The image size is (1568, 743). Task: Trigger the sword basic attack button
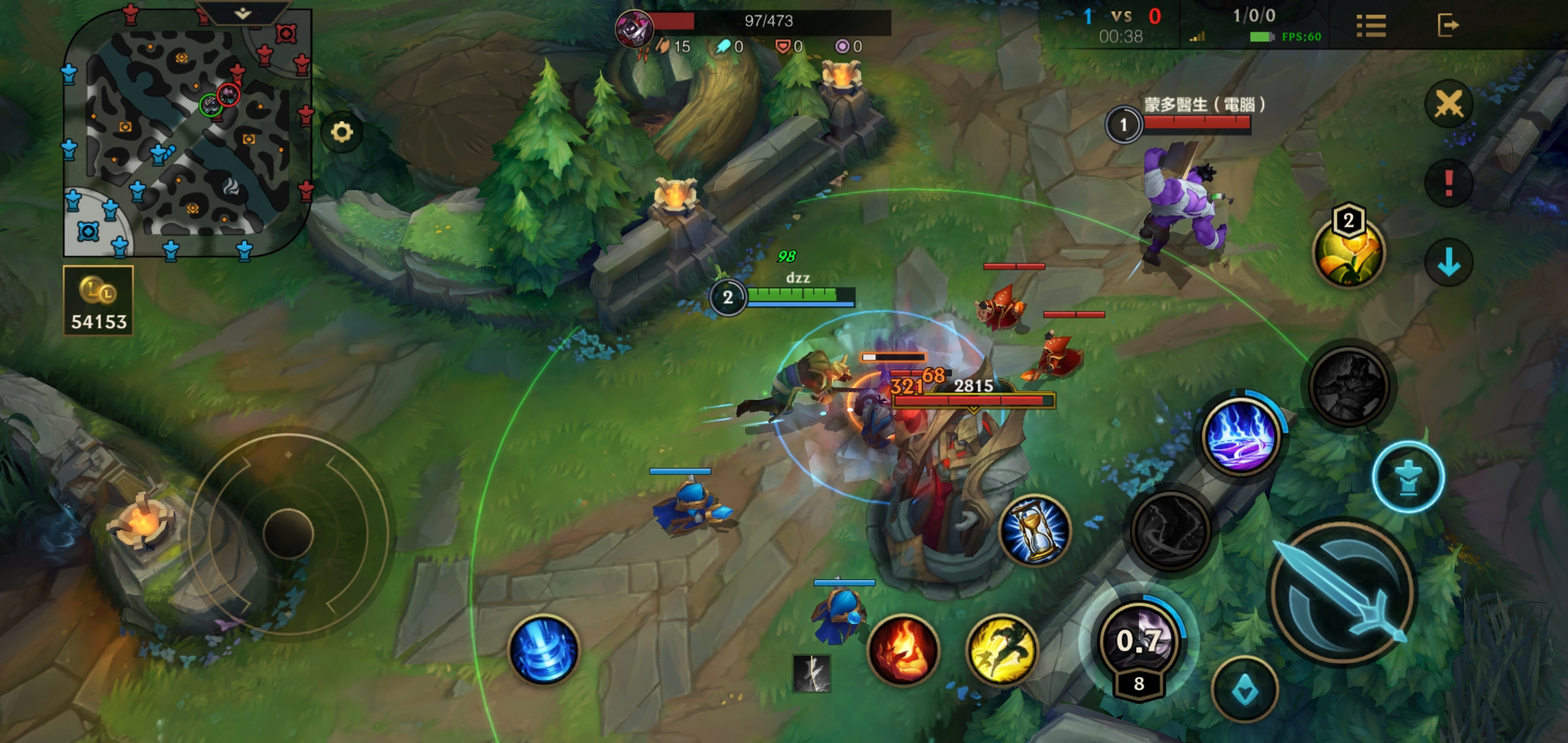(x=1342, y=592)
